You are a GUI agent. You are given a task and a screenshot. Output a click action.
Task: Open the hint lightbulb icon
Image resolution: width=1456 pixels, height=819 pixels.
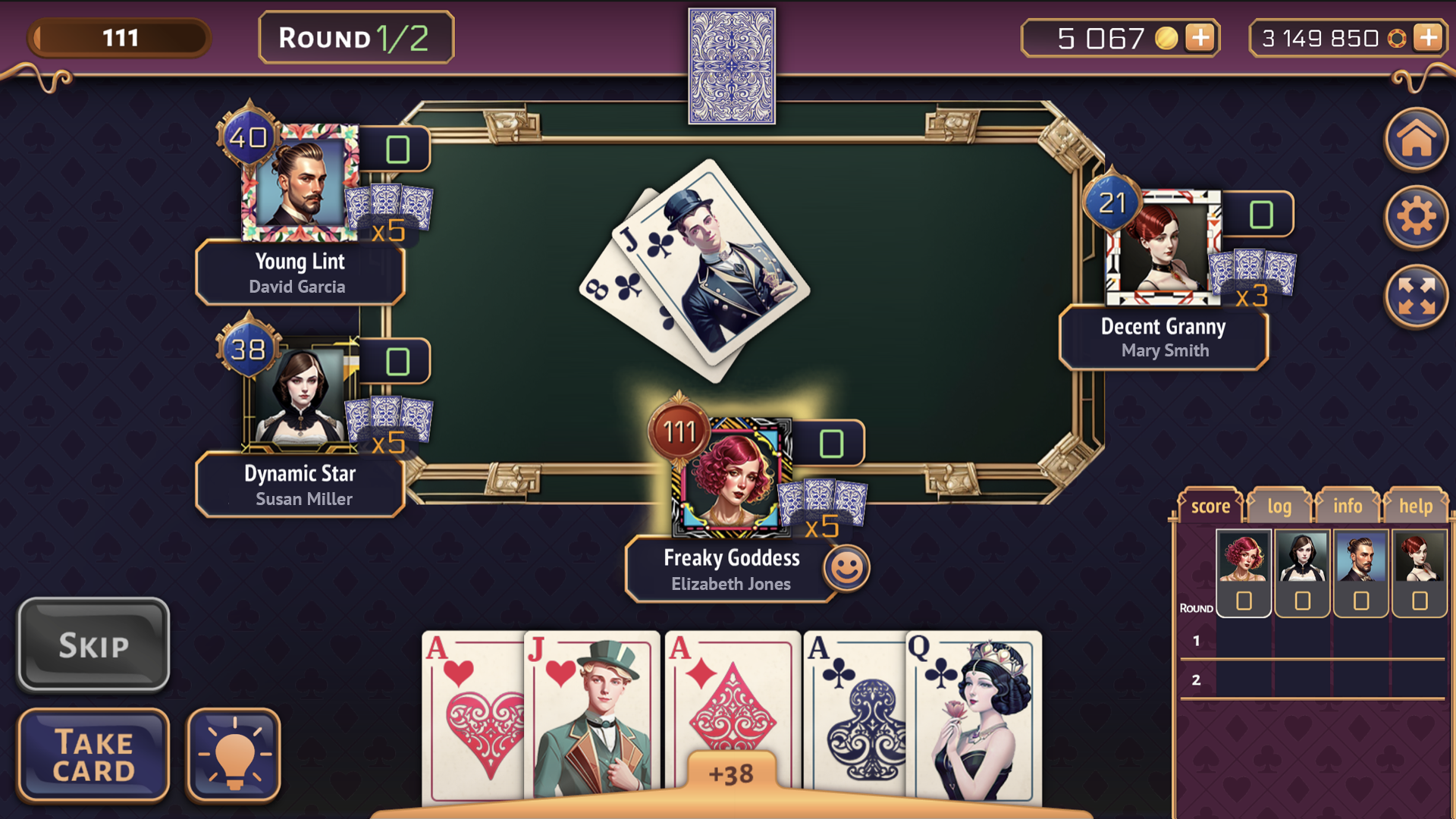tap(232, 755)
